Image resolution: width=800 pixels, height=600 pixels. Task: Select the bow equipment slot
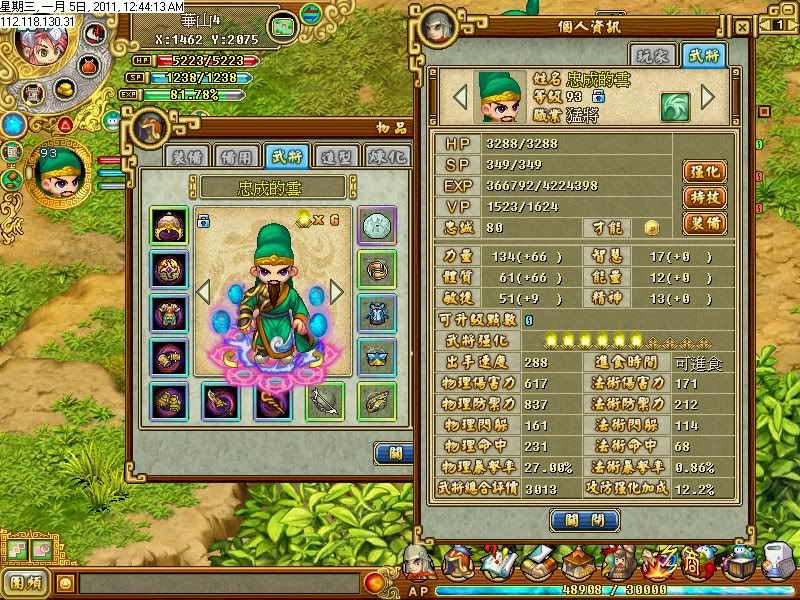coord(325,401)
